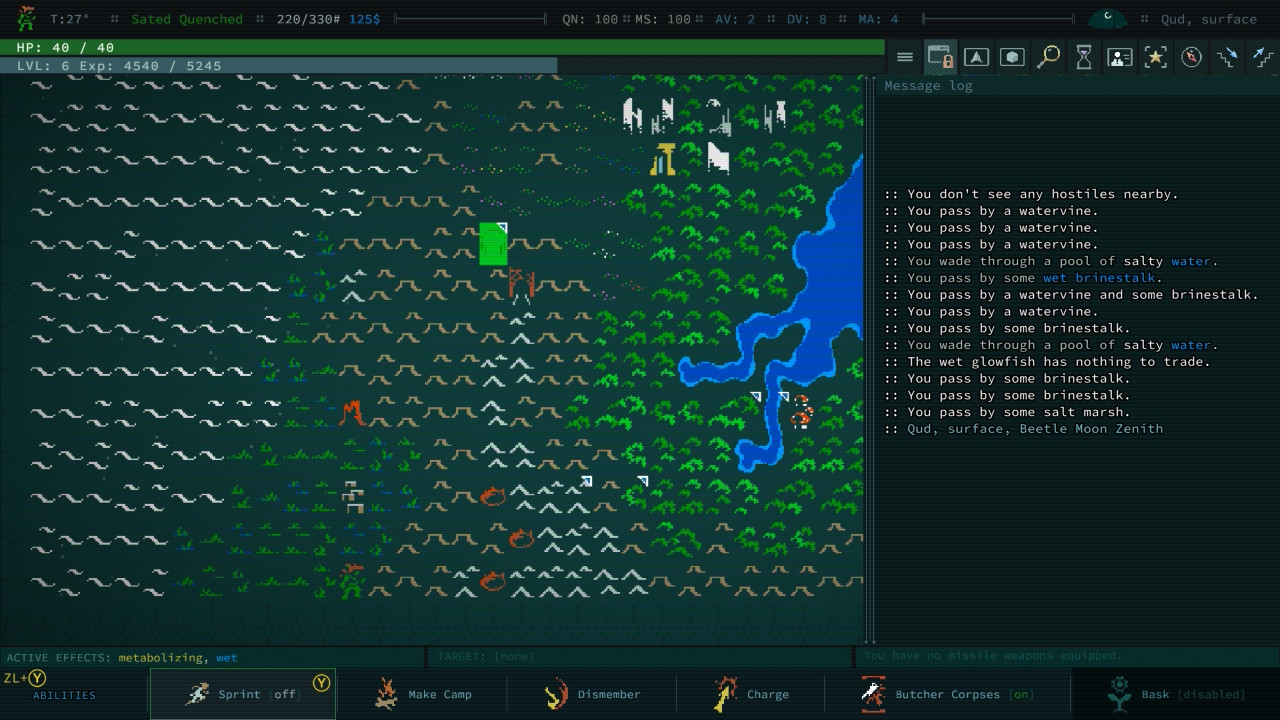This screenshot has height=720, width=1280.
Task: Click the star target icon
Action: click(x=1156, y=57)
